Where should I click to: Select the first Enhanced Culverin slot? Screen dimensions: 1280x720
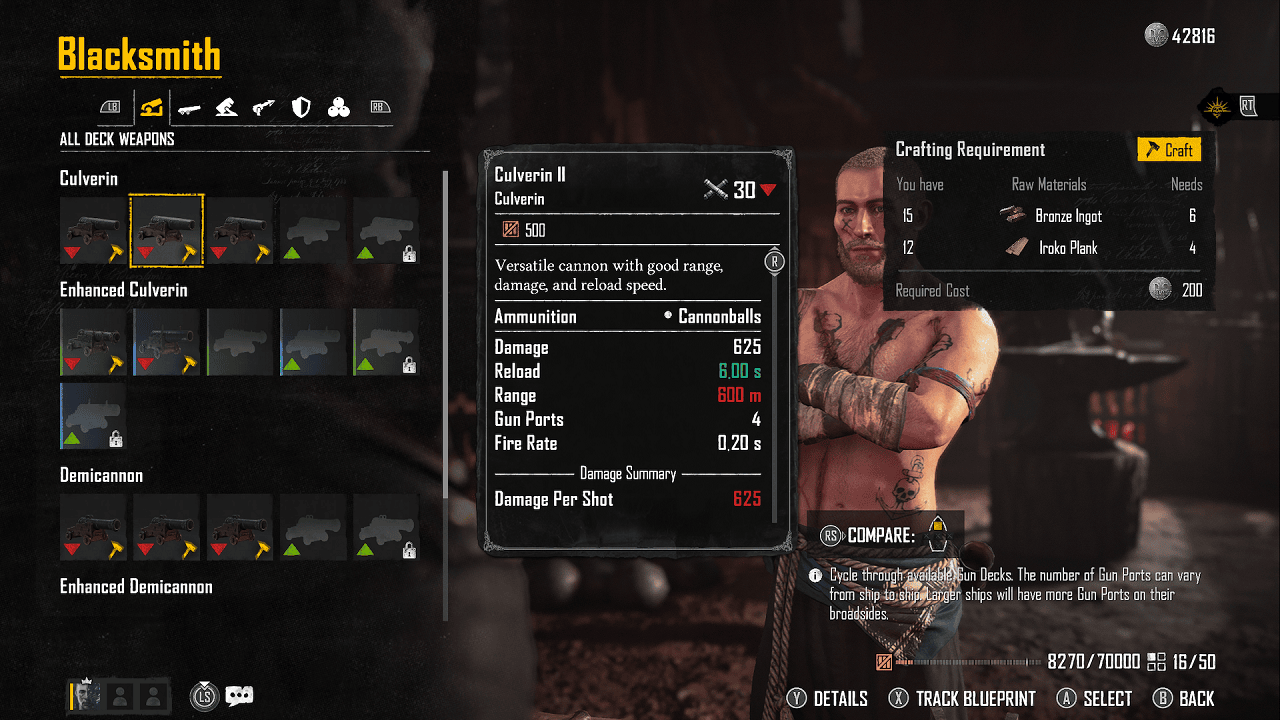tap(93, 341)
